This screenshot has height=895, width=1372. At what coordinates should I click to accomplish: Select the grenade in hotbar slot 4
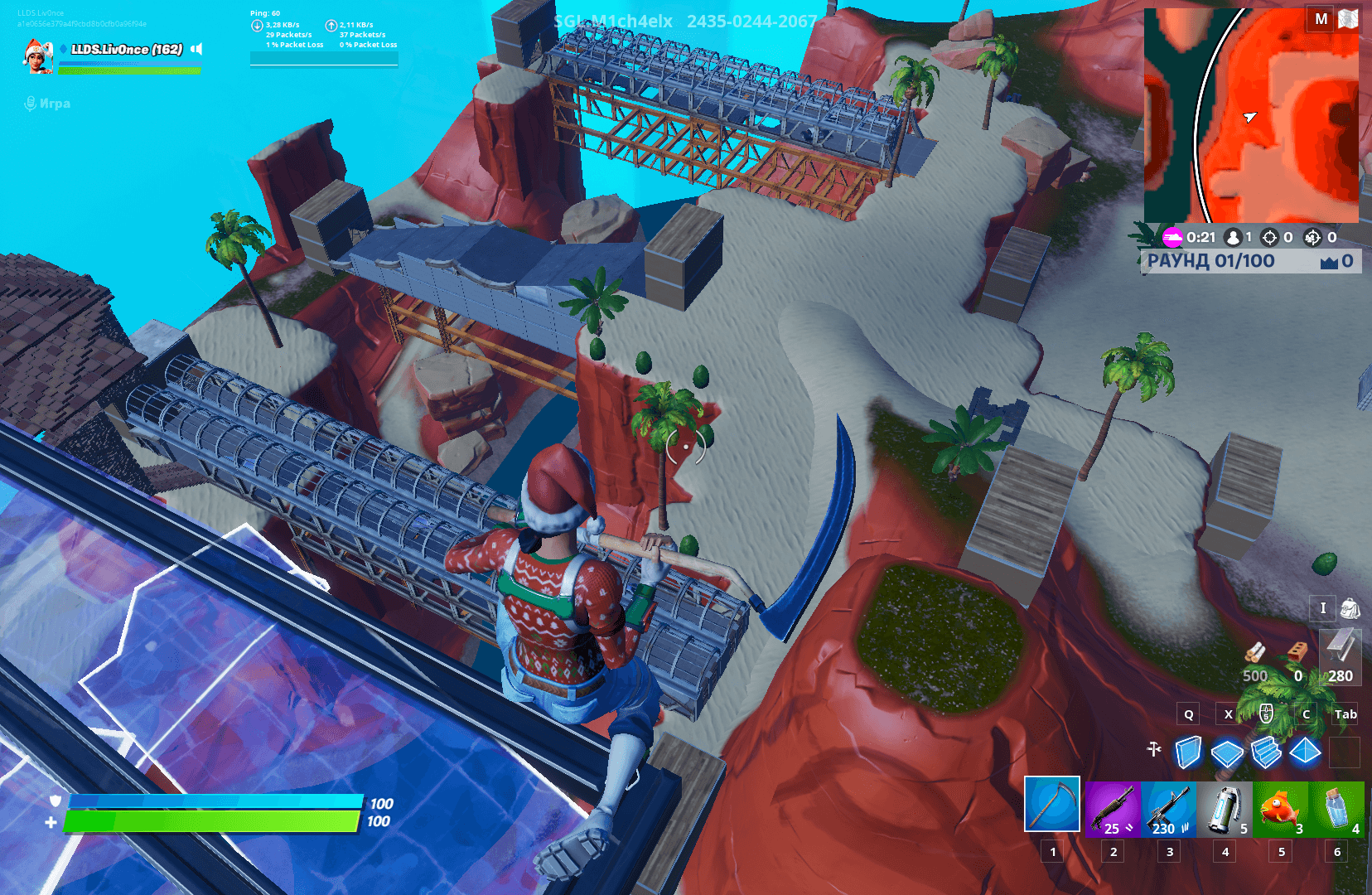click(x=1225, y=808)
